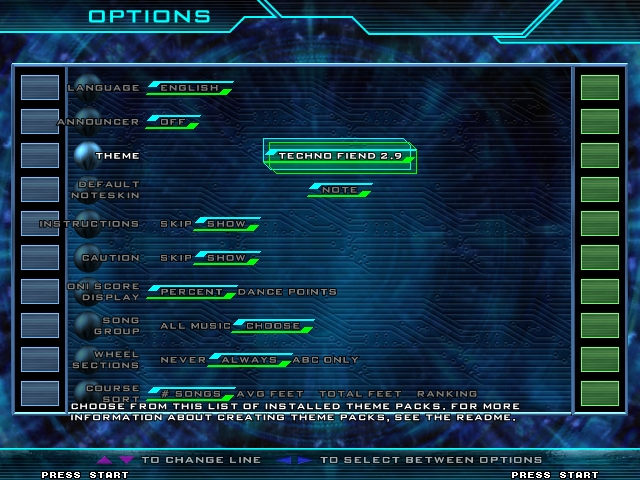Switch Oni score display to Dance Points
The image size is (640, 480).
pyautogui.click(x=287, y=292)
